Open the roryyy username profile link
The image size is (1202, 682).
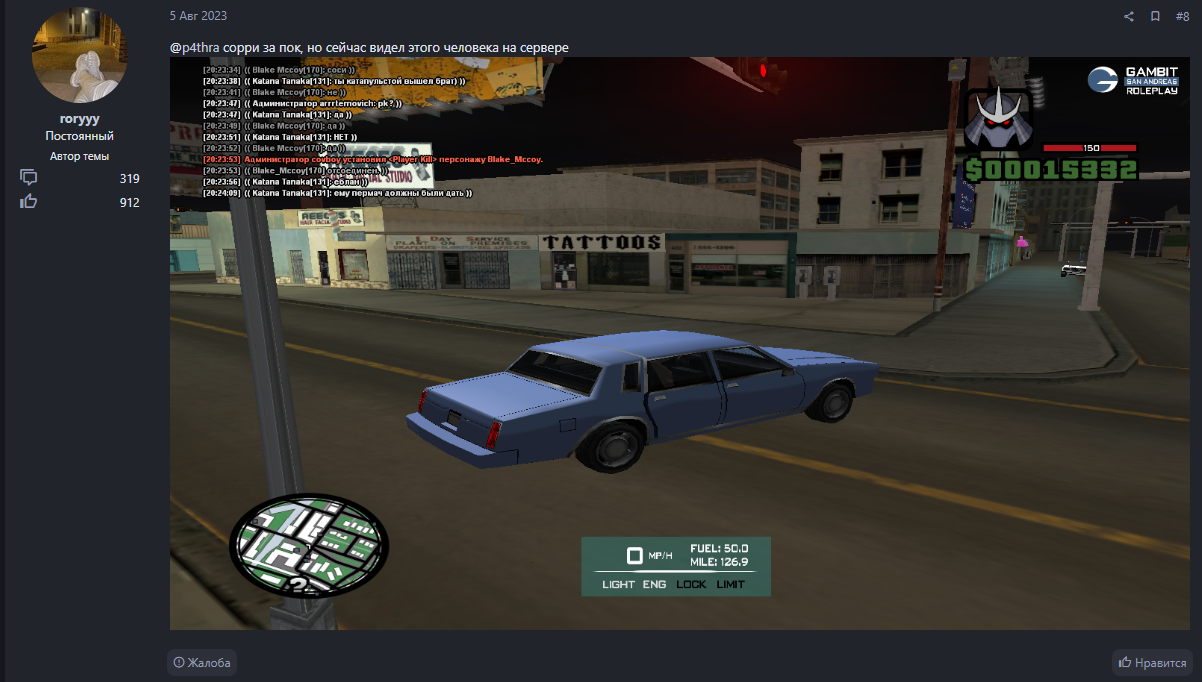tap(80, 118)
